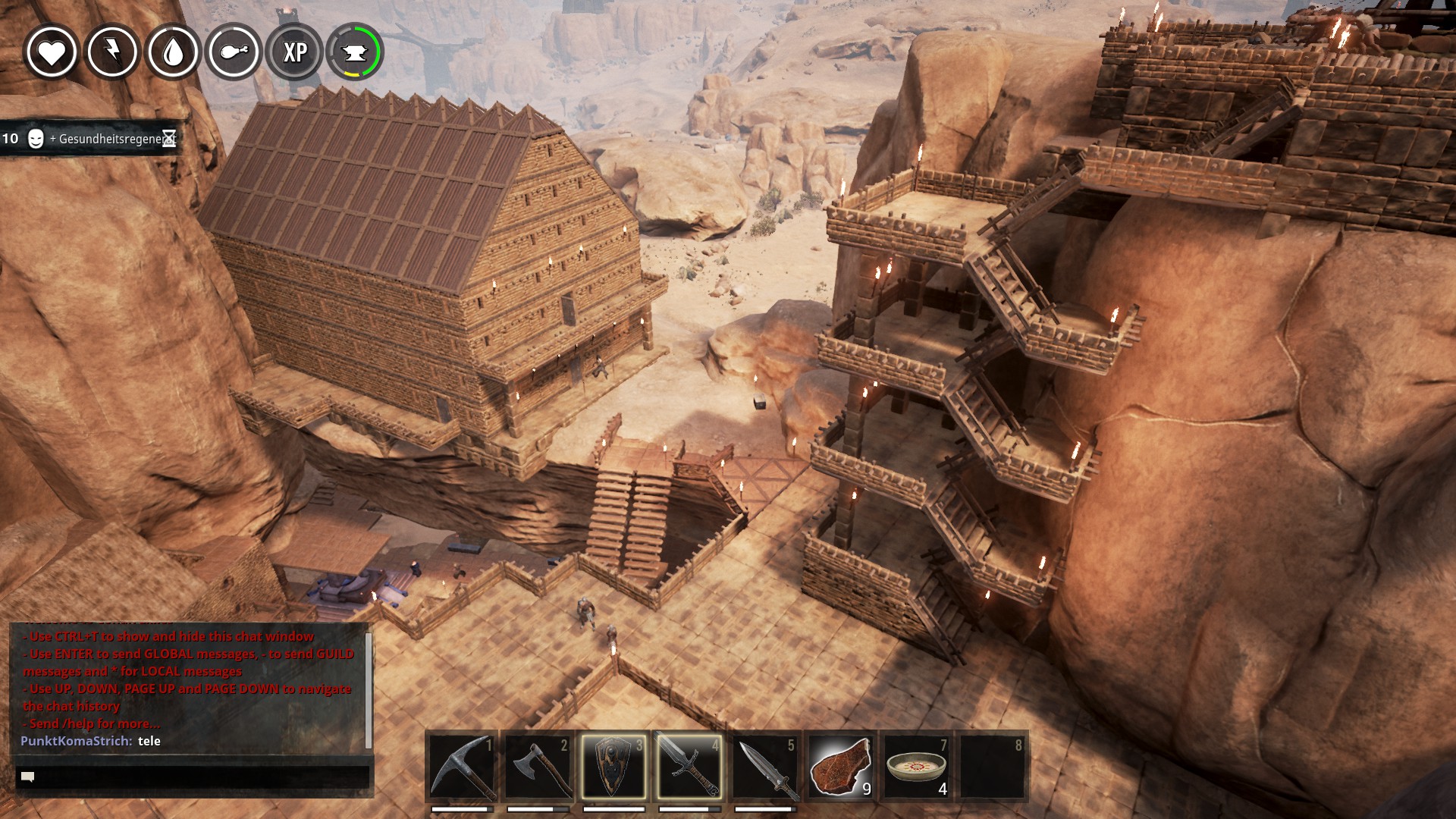Equip the shield in hotbar slot 3
Viewport: 1456px width, 819px height.
[613, 767]
